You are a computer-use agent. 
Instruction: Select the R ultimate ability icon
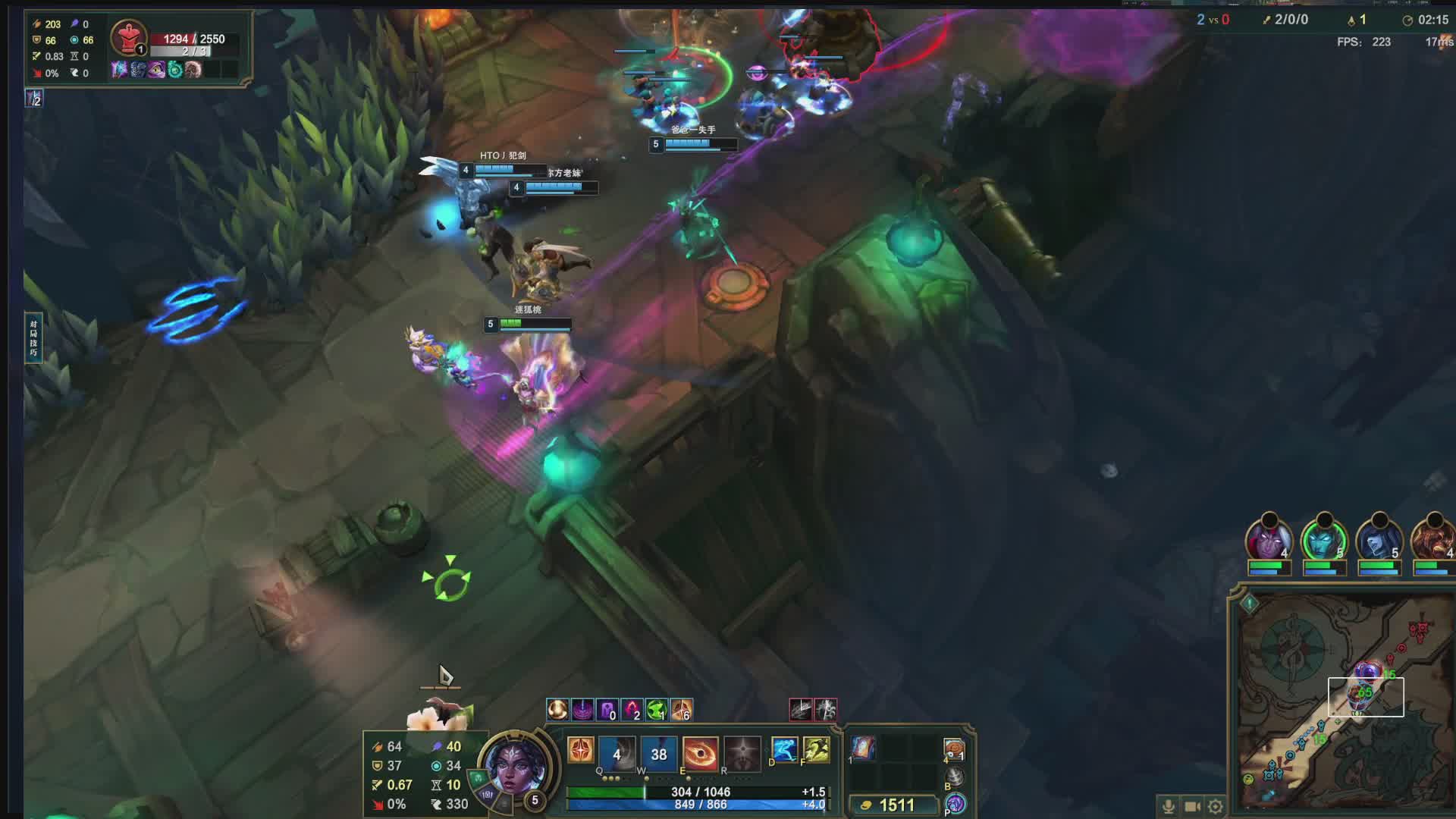742,753
